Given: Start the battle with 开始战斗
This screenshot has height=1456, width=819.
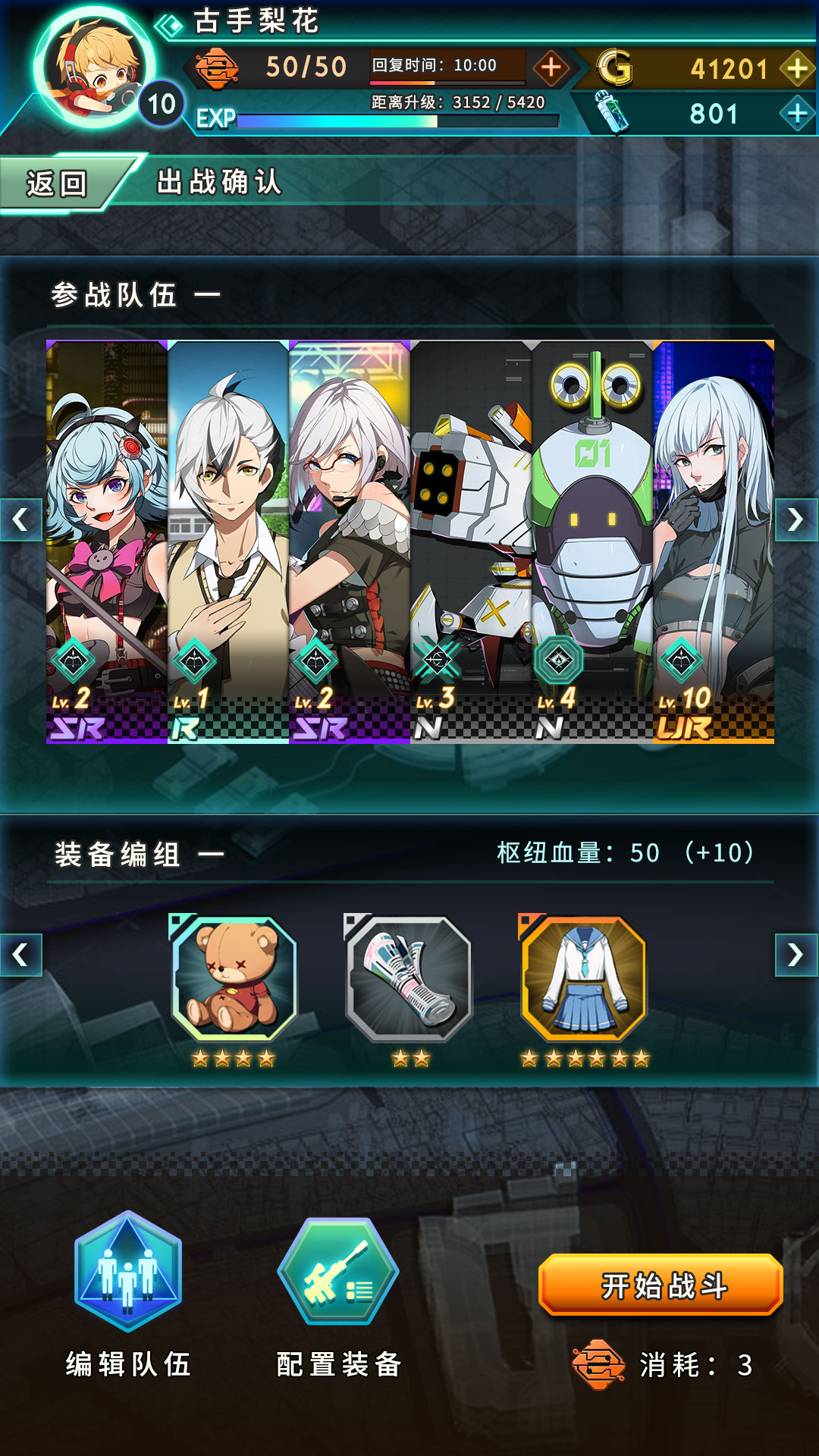Looking at the screenshot, I should [661, 1285].
